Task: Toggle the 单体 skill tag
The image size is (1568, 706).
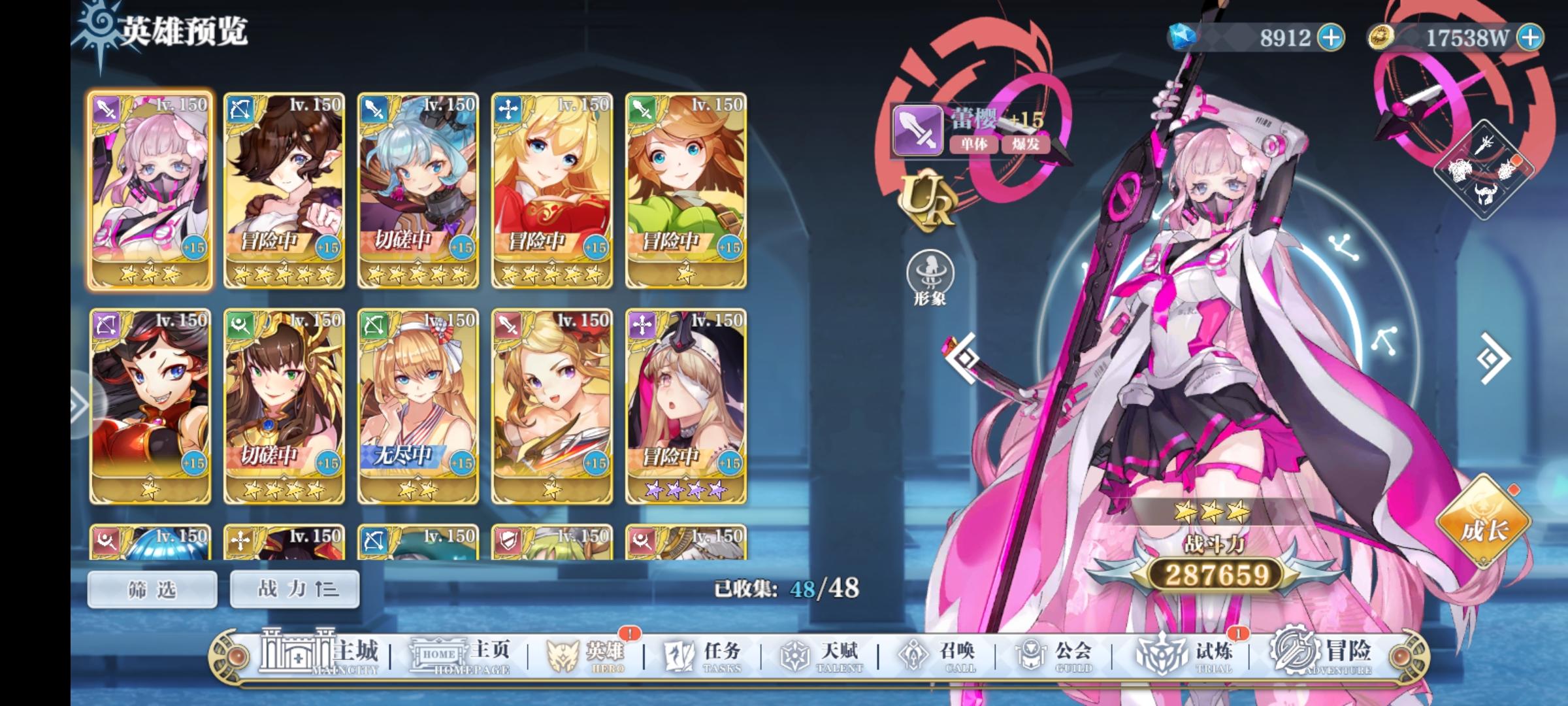Action: [x=974, y=144]
